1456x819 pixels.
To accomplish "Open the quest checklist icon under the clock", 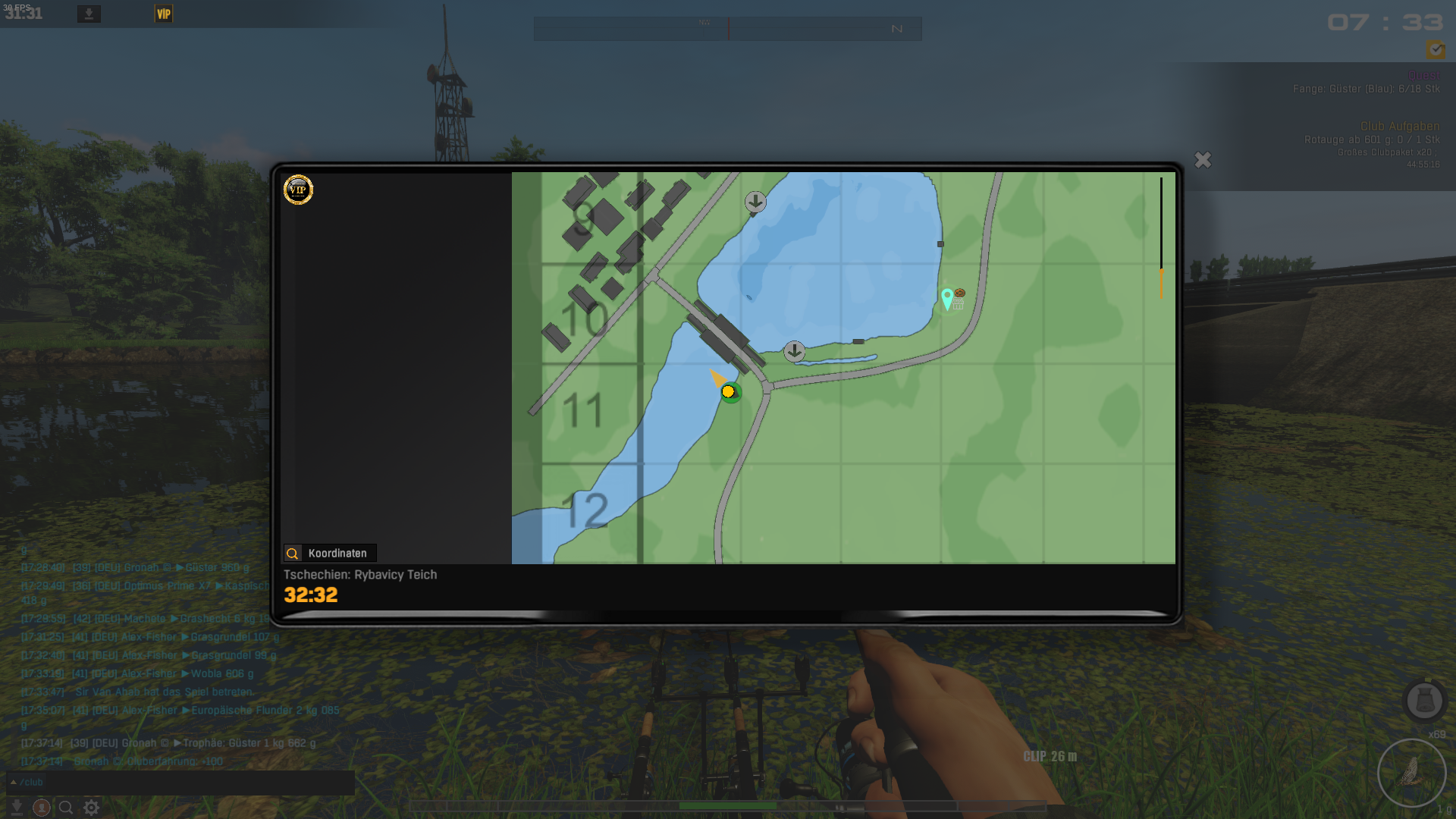I will [x=1435, y=50].
